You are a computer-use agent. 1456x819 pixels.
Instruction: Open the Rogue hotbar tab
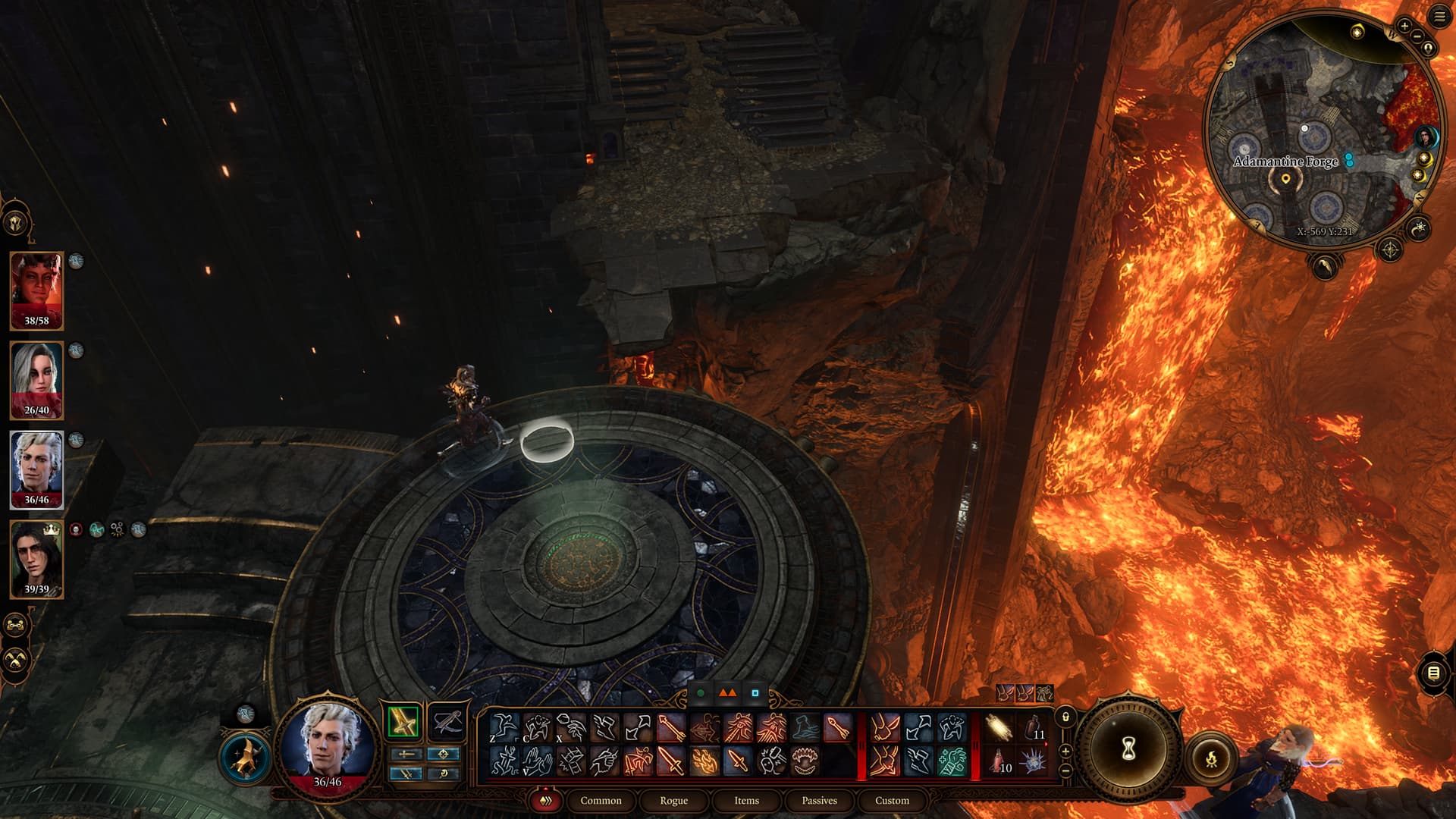[673, 800]
